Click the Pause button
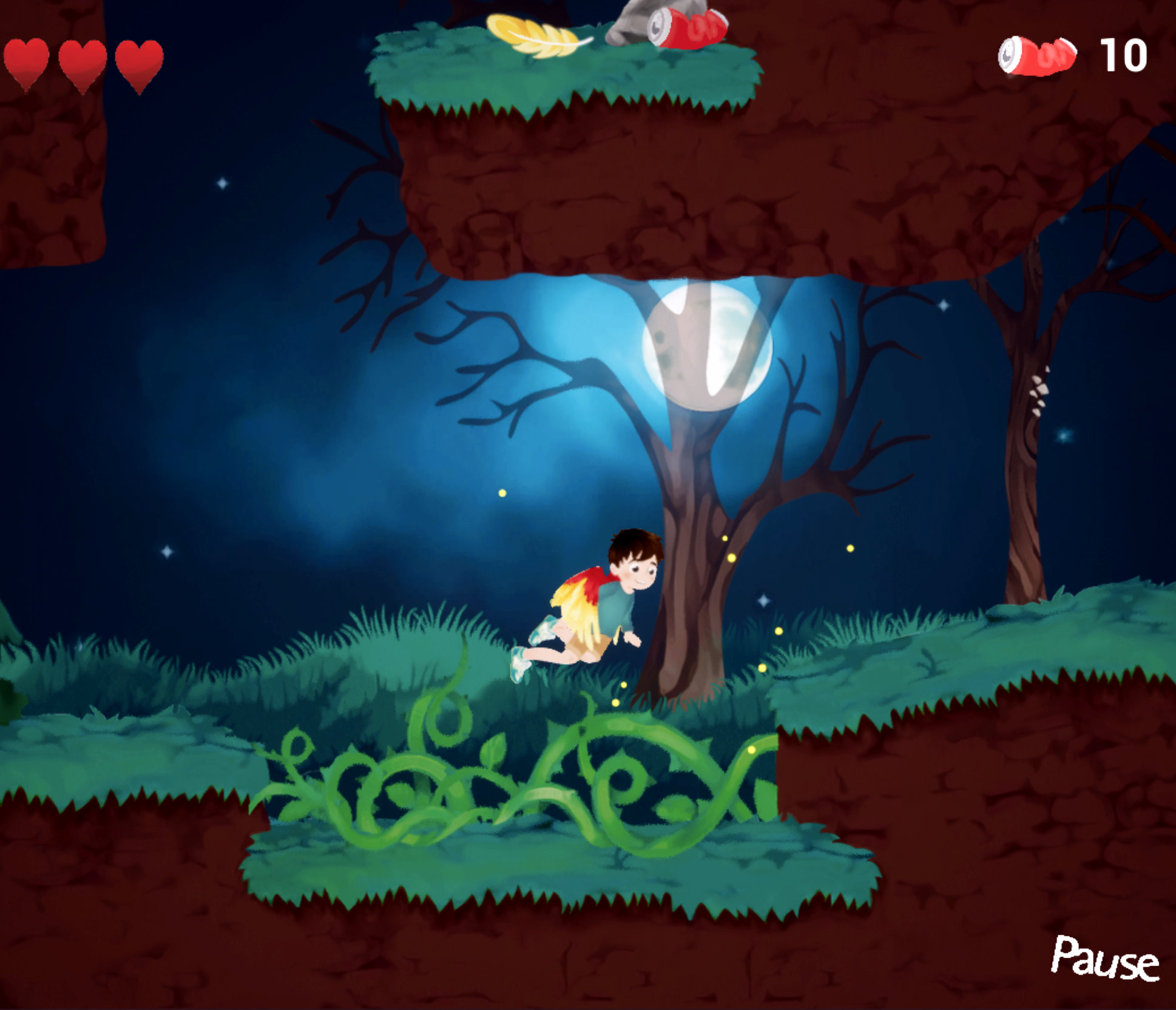The image size is (1176, 1010). [1104, 958]
